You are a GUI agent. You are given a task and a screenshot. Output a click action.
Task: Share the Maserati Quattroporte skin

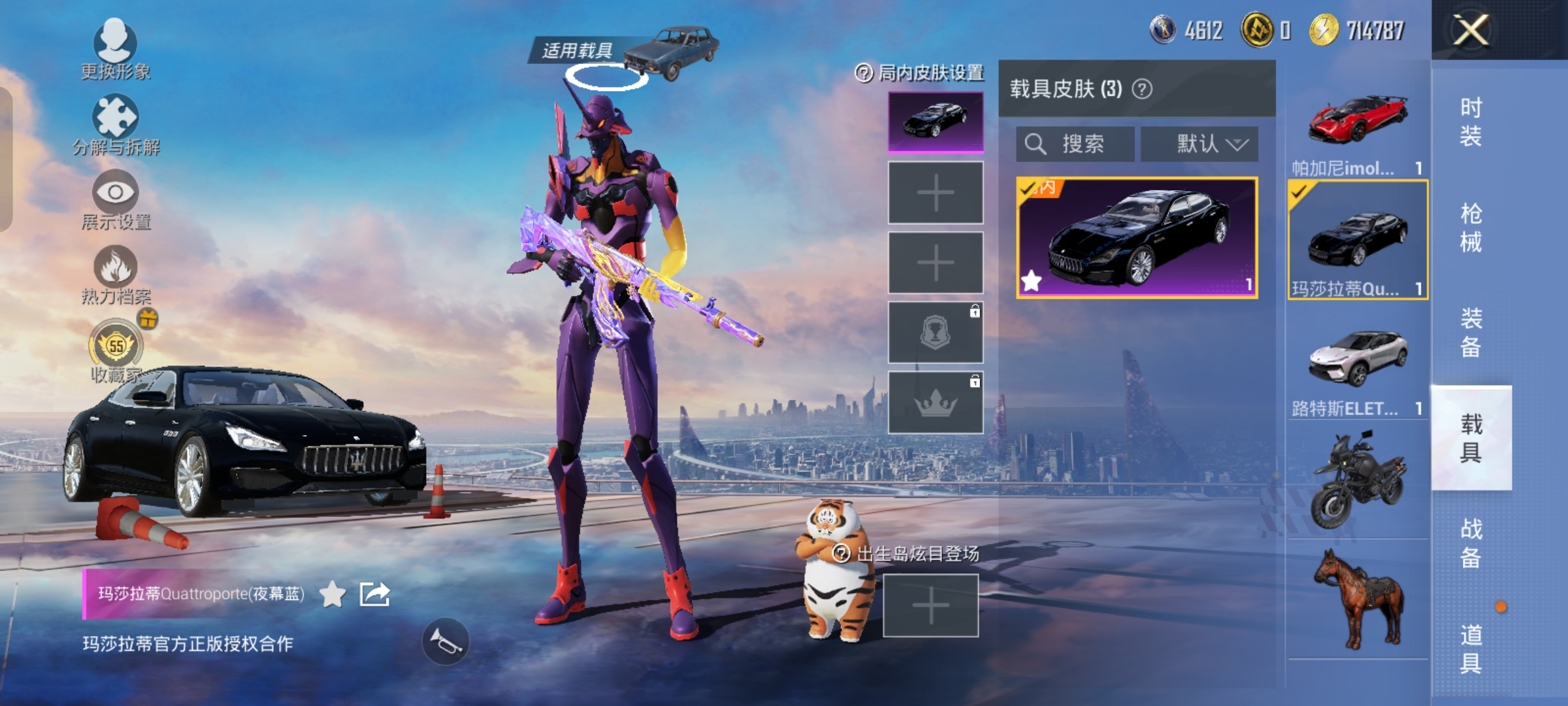375,594
